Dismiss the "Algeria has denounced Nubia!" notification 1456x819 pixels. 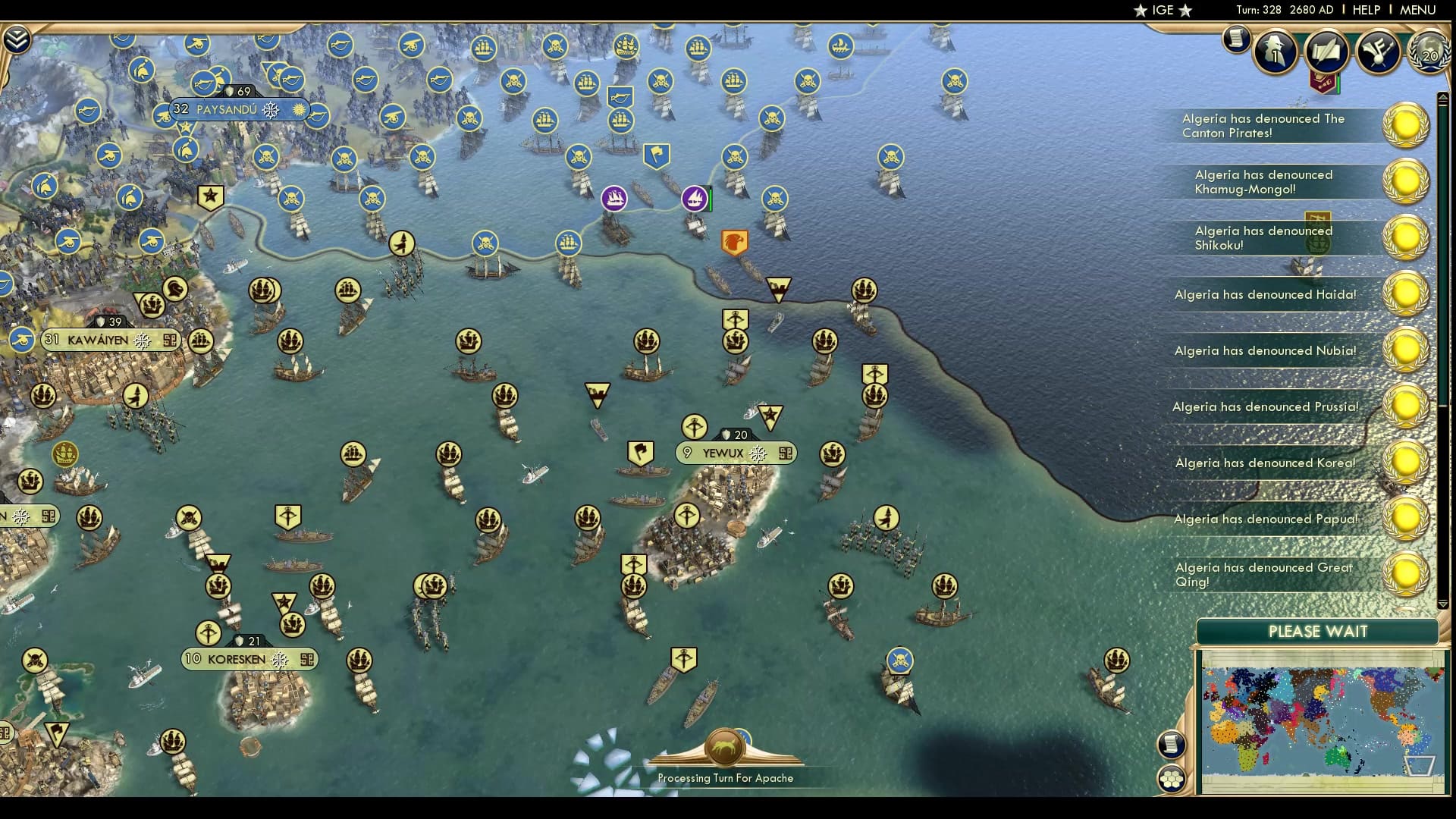pyautogui.click(x=1407, y=349)
